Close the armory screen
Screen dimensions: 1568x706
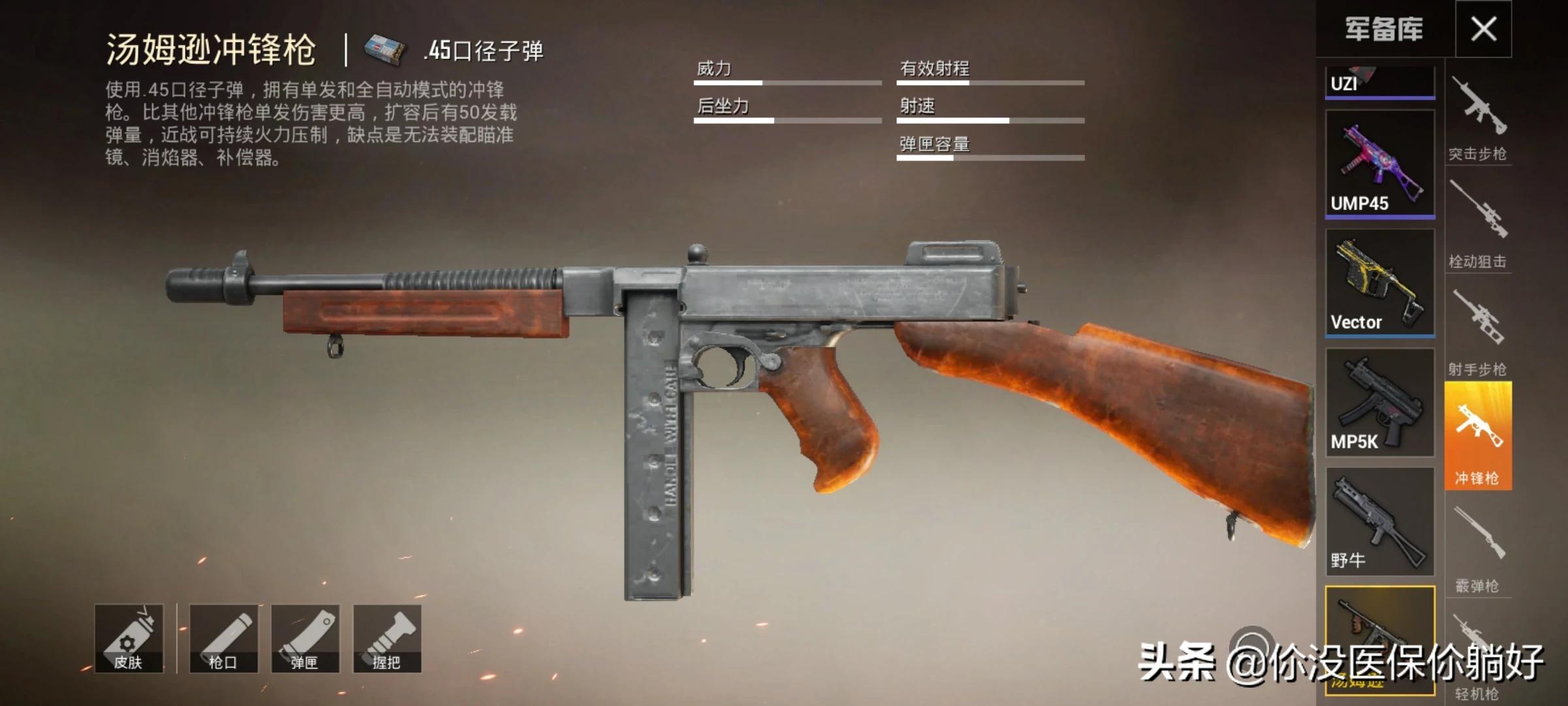click(x=1483, y=29)
